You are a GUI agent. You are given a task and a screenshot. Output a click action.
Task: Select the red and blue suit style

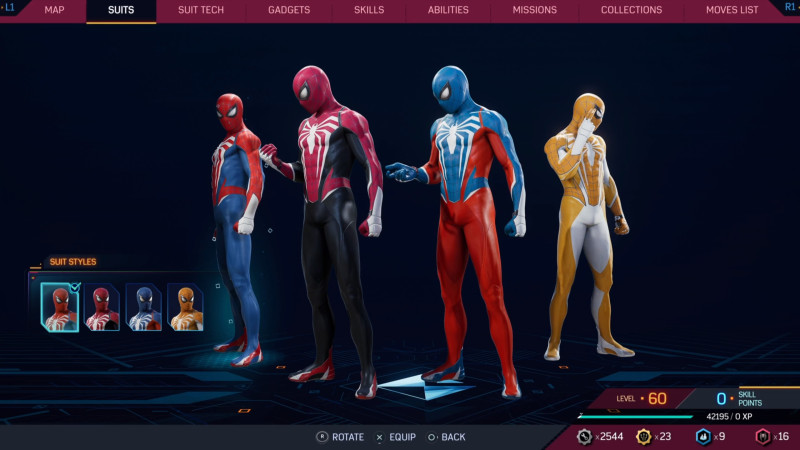coord(59,306)
